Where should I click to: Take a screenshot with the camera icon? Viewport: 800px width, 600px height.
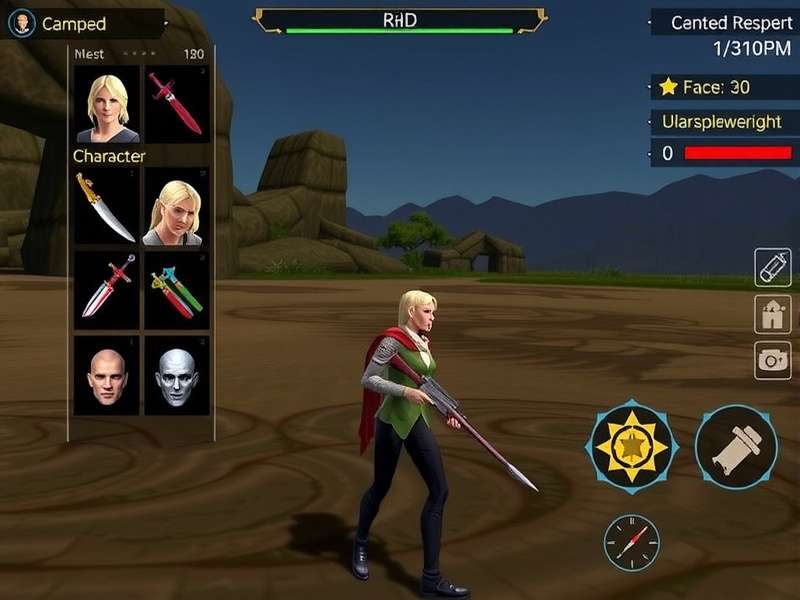pos(772,360)
